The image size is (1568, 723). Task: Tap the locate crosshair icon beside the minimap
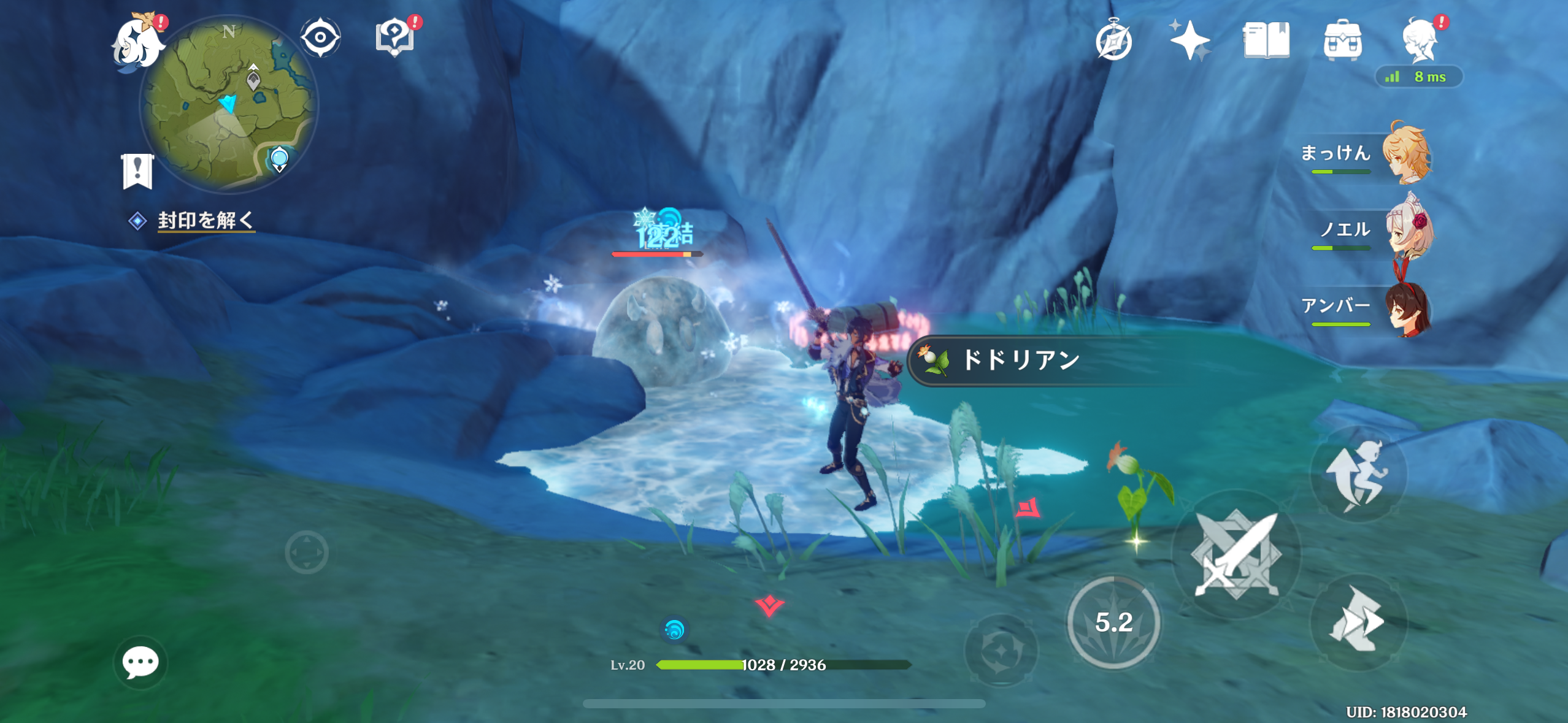[321, 37]
